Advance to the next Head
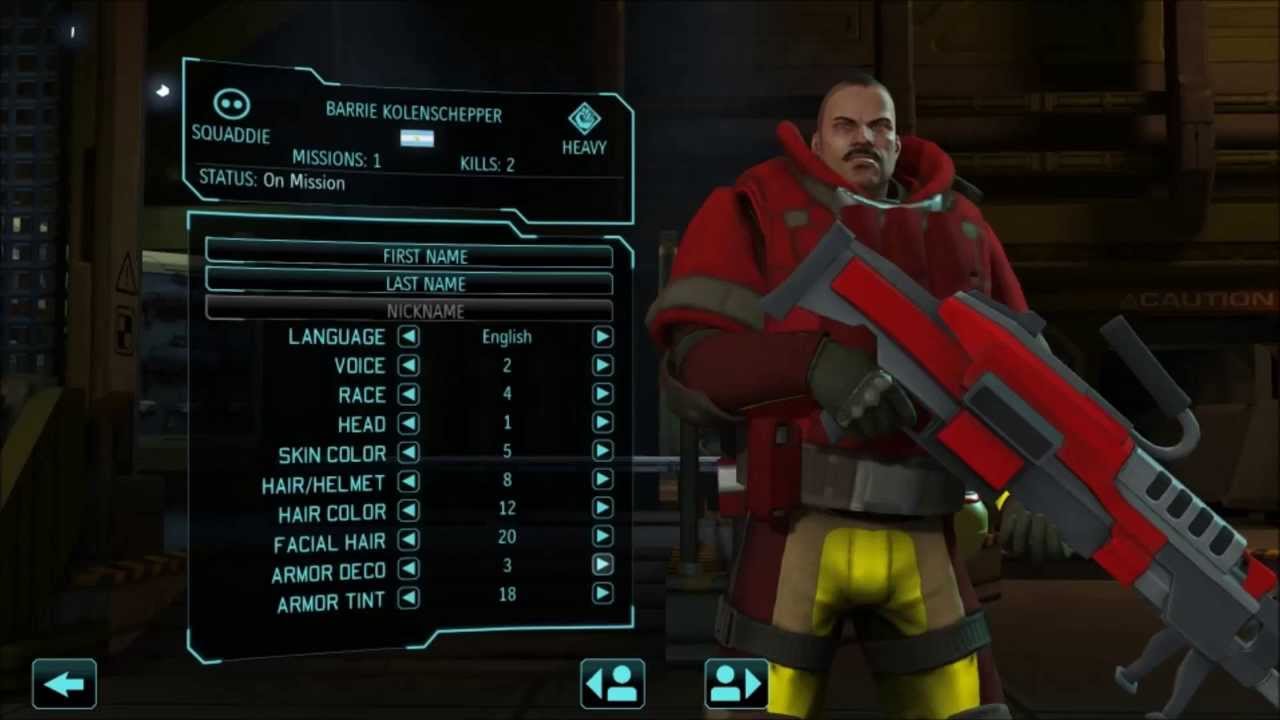 point(602,423)
